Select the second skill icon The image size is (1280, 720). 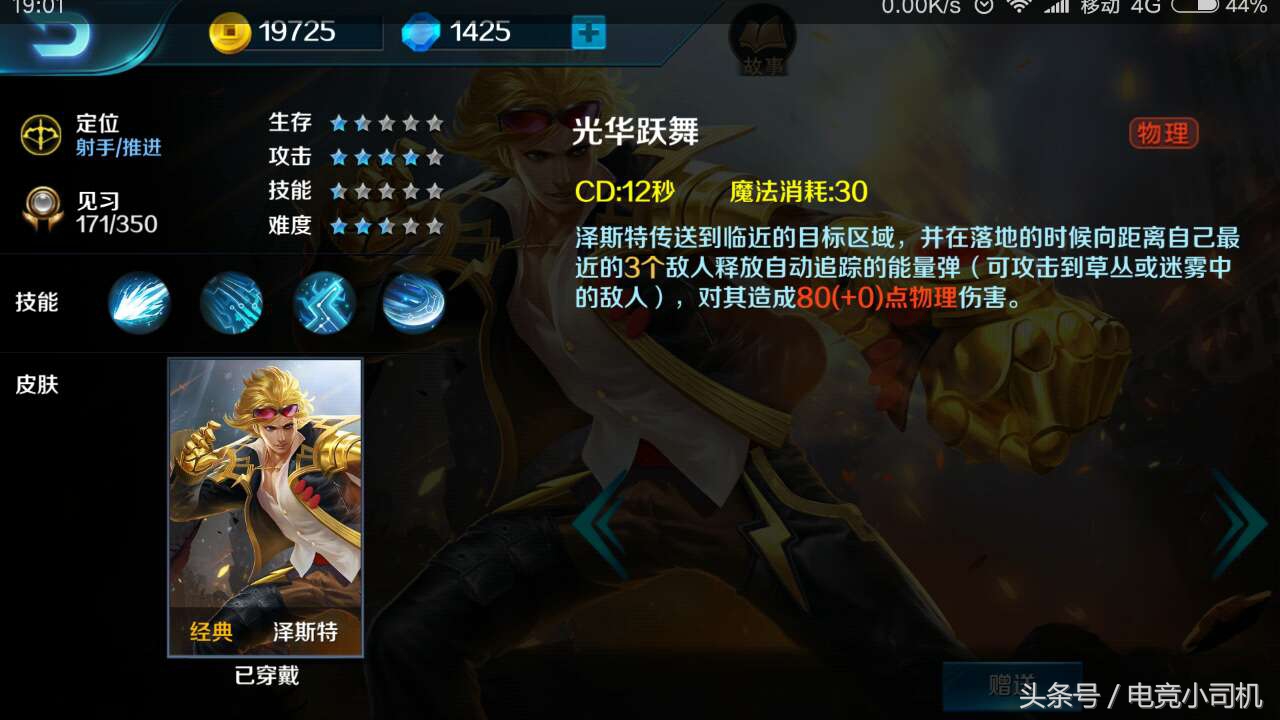click(x=231, y=303)
